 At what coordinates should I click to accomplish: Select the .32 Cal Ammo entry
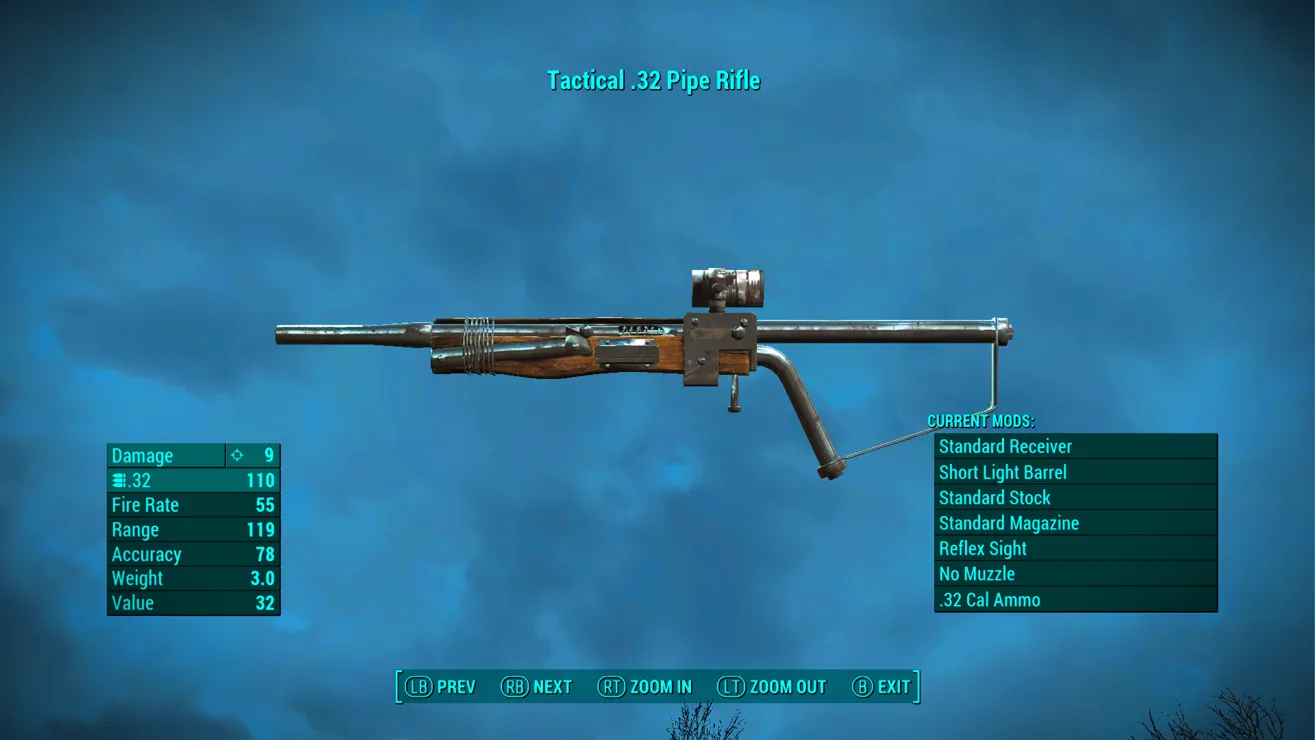tap(1075, 600)
